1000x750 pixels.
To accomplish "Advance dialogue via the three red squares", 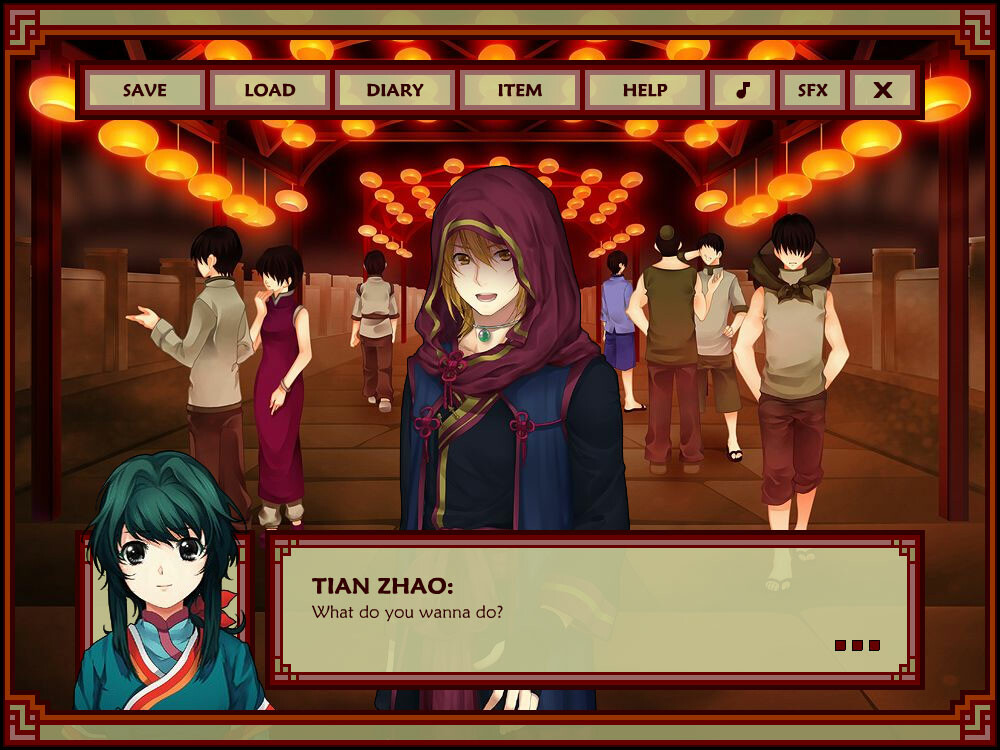I will pos(857,645).
